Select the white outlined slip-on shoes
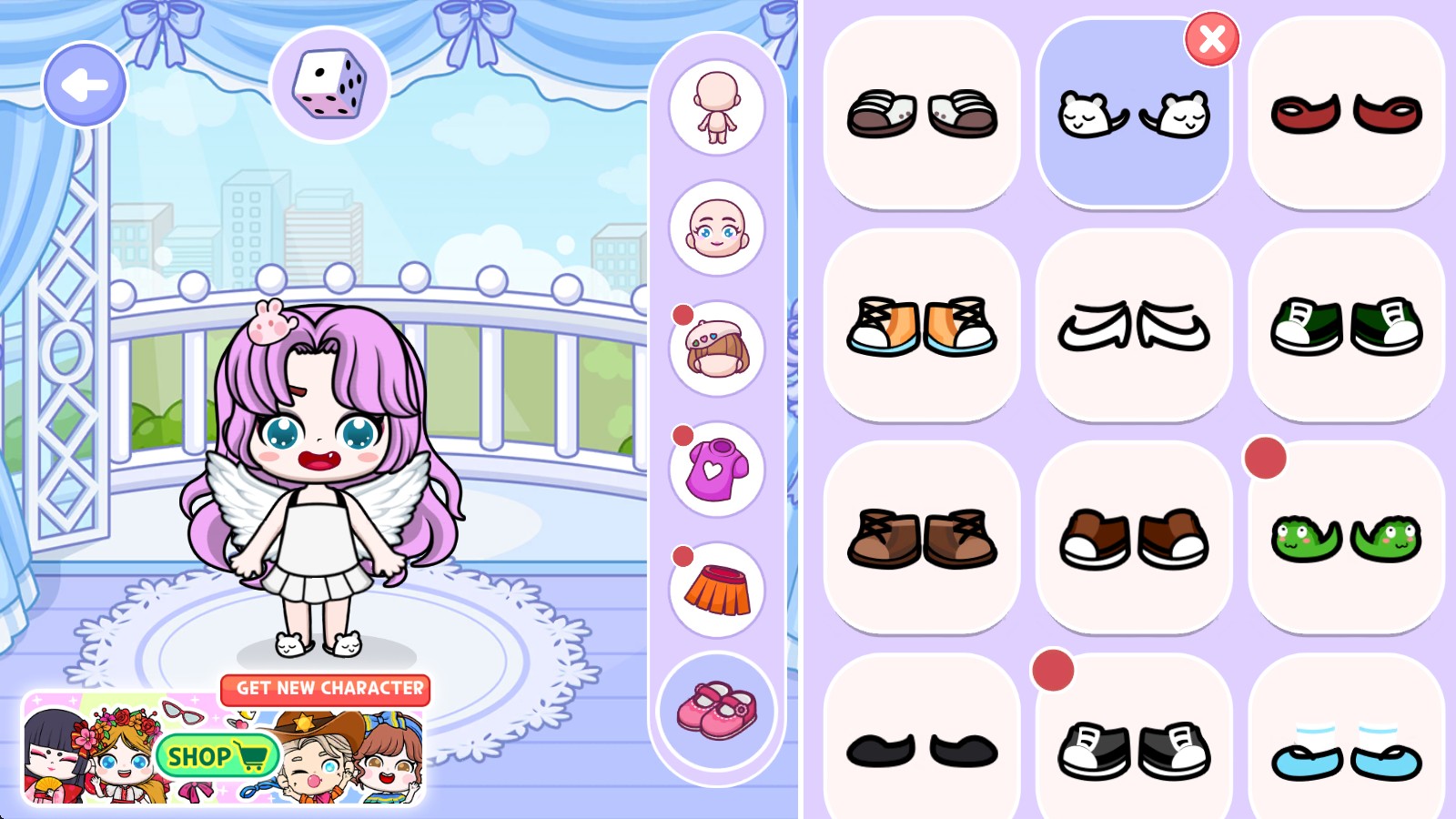This screenshot has width=1456, height=819. pyautogui.click(x=1134, y=326)
